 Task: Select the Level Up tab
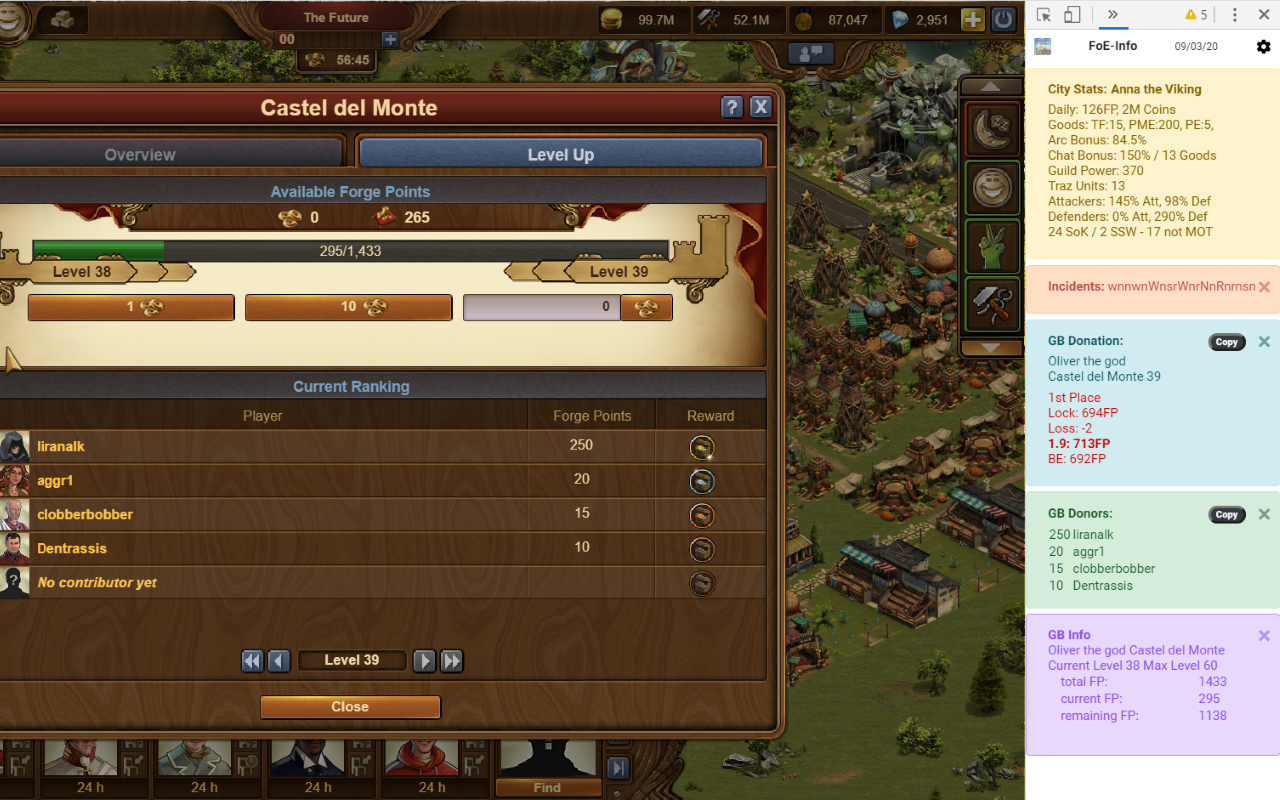pyautogui.click(x=560, y=155)
